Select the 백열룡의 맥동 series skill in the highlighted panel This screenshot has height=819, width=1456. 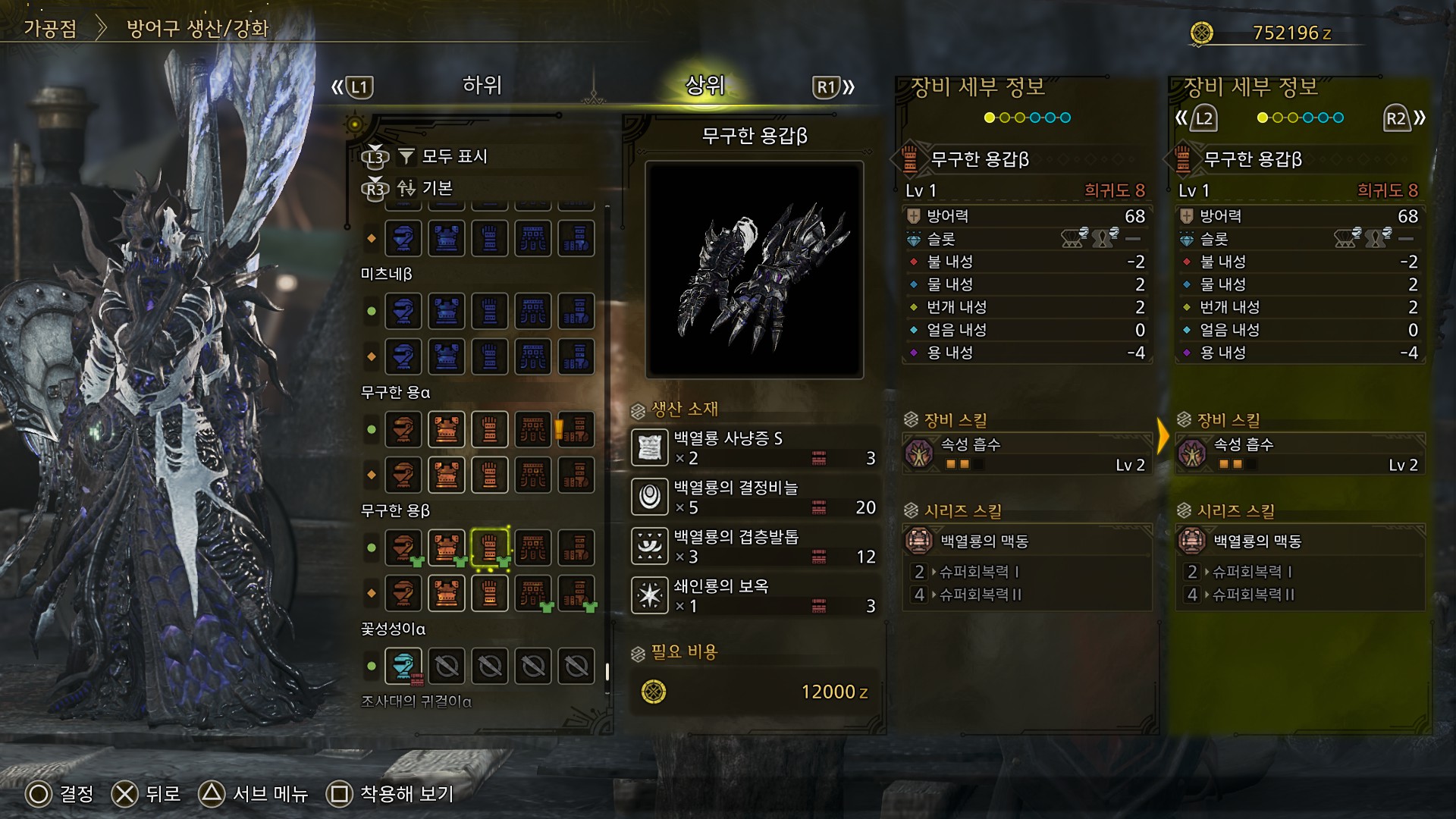pyautogui.click(x=1299, y=541)
